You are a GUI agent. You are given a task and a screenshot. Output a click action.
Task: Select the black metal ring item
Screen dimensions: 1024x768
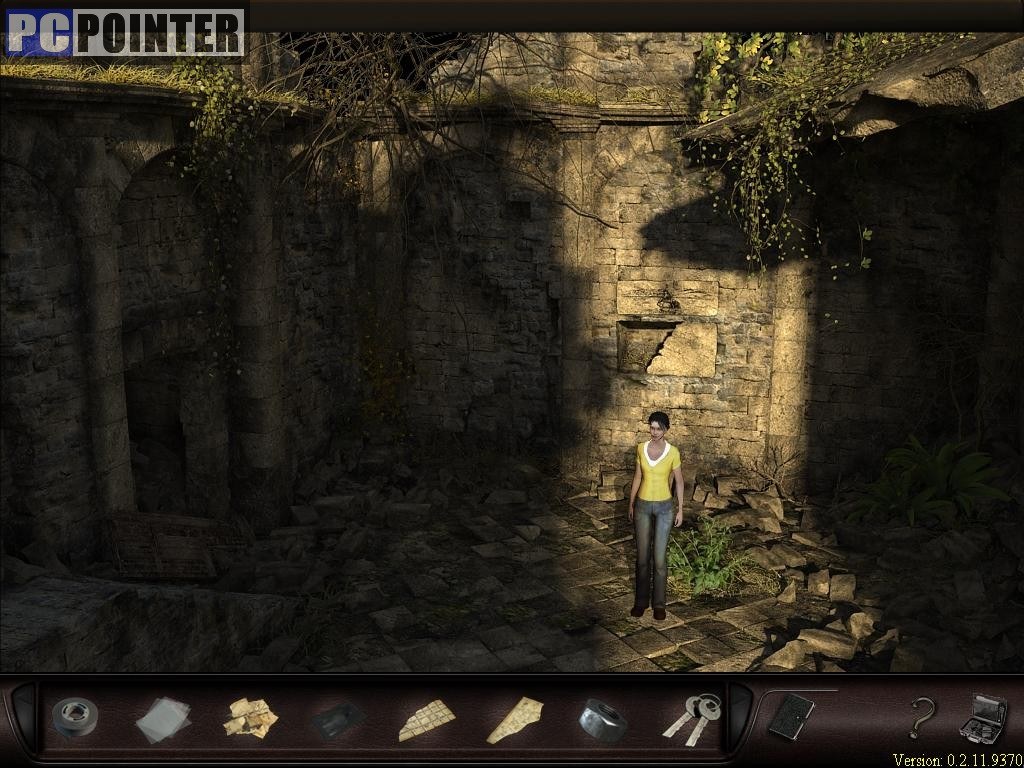pyautogui.click(x=602, y=719)
